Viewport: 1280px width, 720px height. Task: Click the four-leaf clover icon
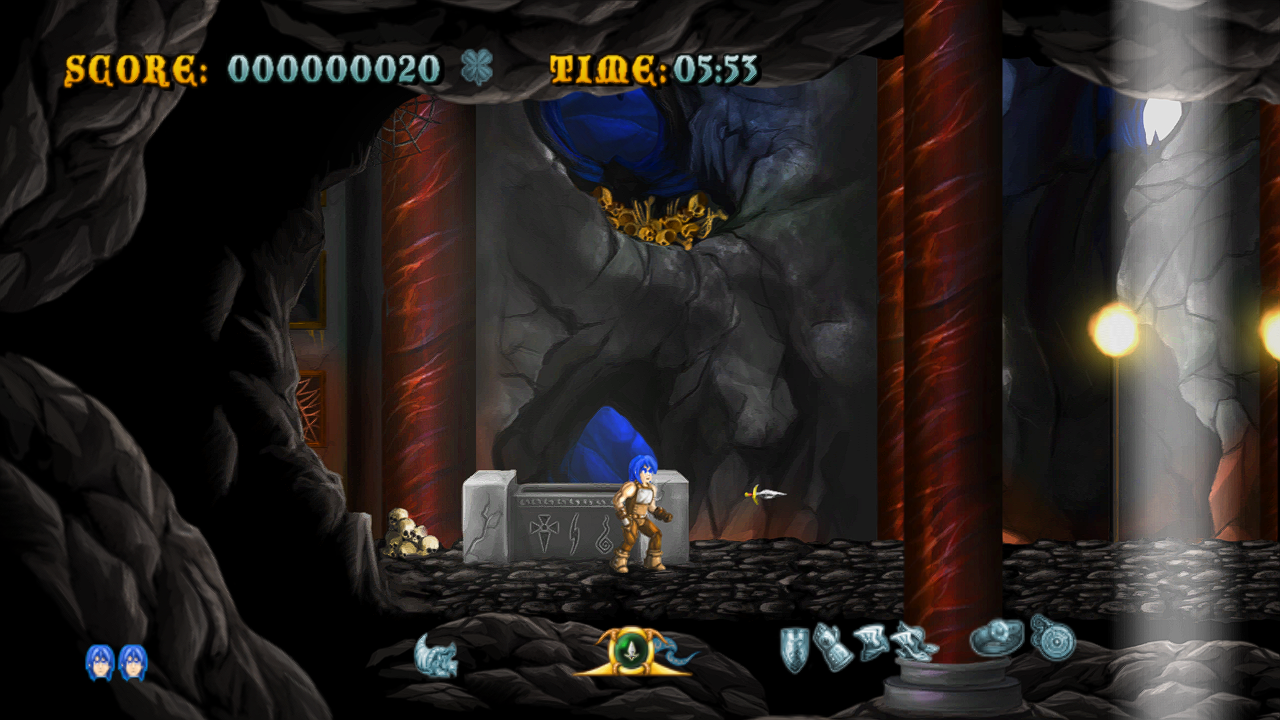pos(477,68)
